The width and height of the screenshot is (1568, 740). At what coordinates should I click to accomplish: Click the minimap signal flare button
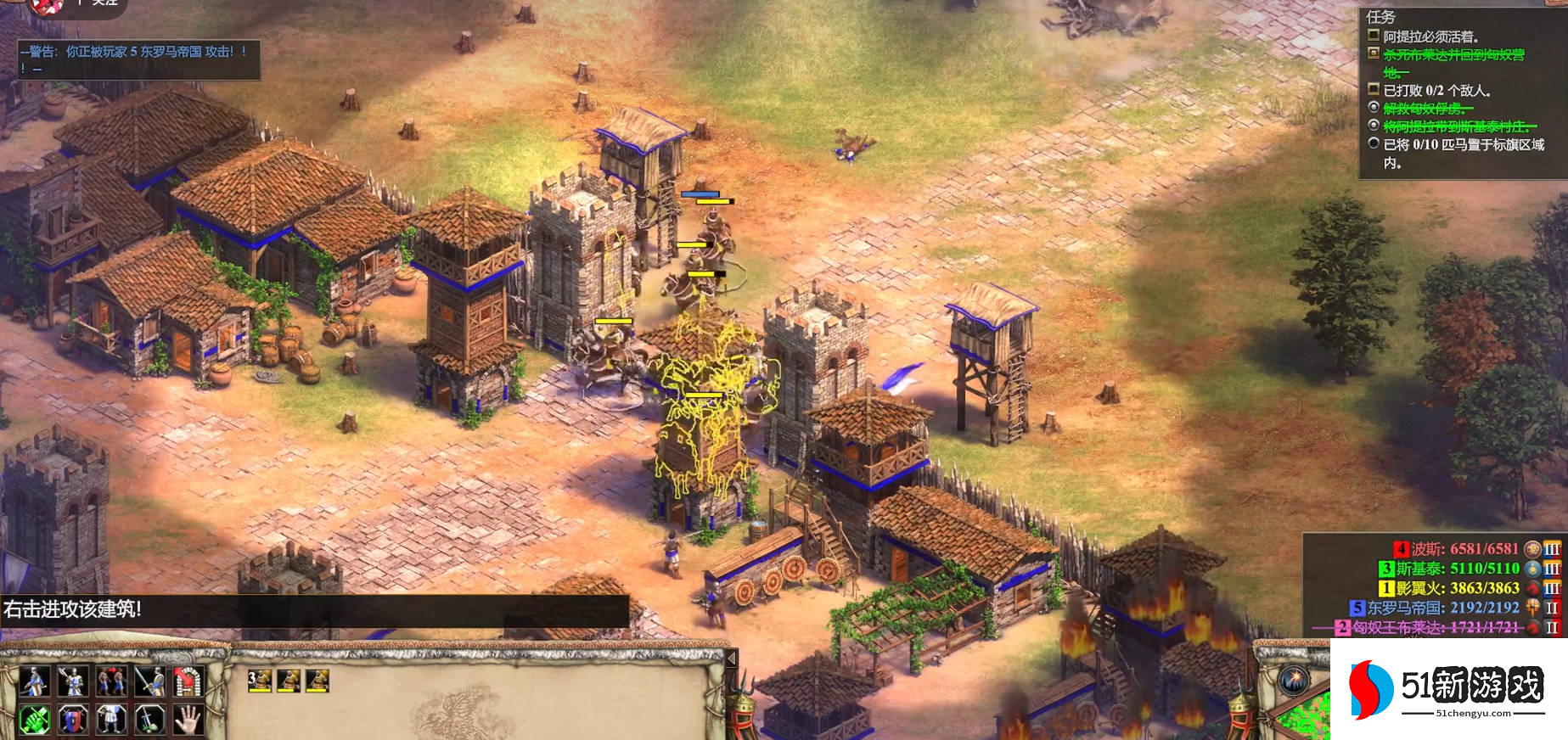[x=1295, y=680]
